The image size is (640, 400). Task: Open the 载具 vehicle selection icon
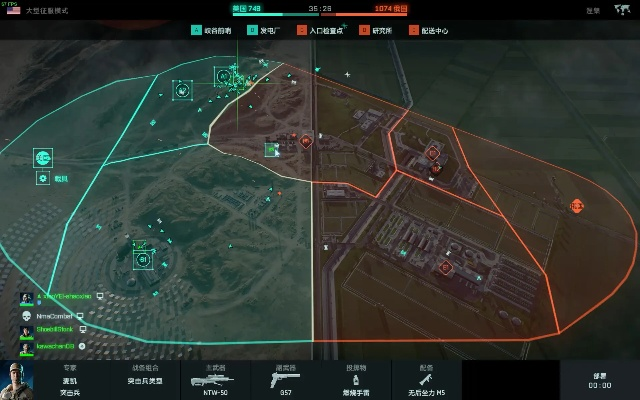(x=43, y=178)
